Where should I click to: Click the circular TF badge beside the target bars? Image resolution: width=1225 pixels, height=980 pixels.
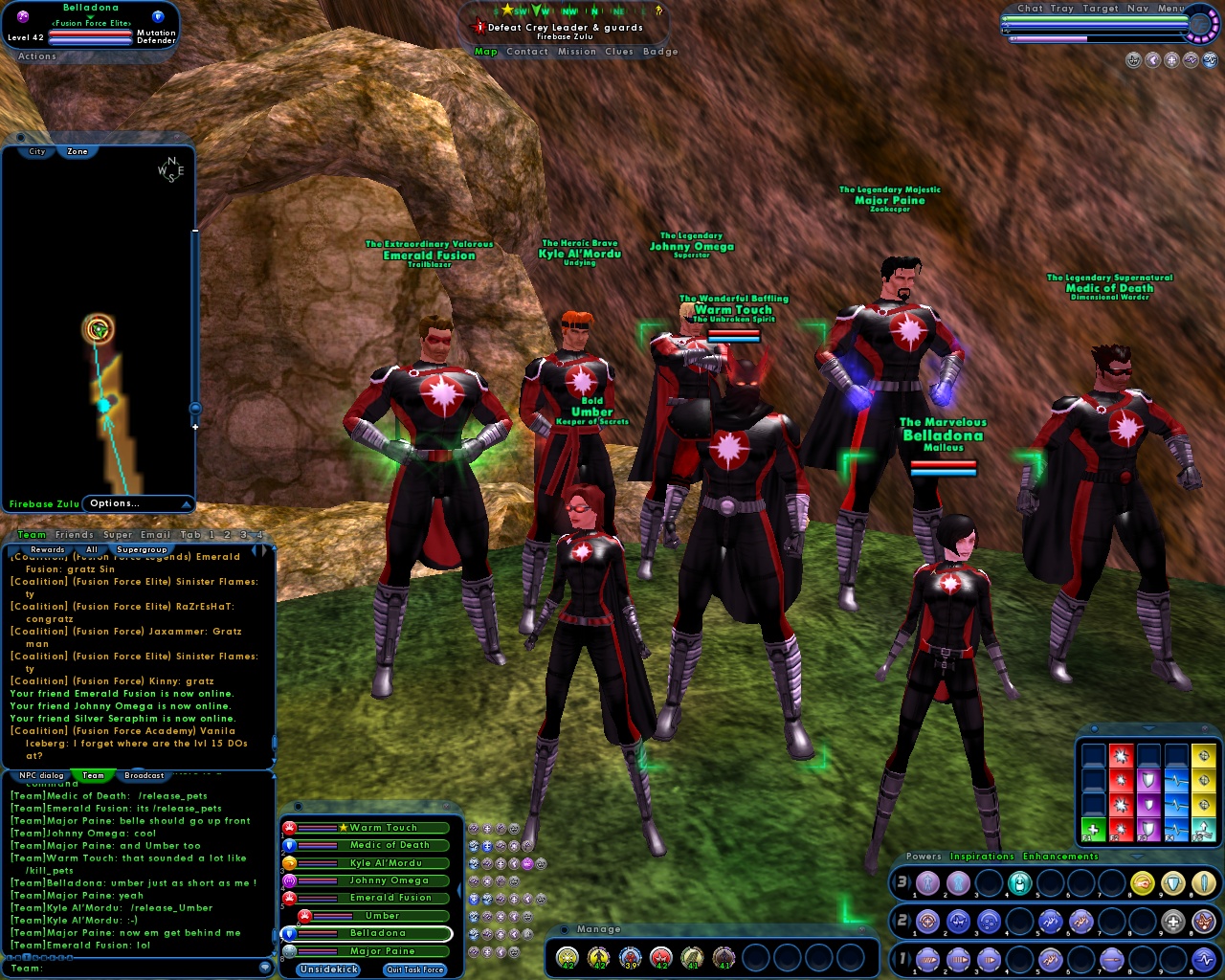click(1201, 26)
